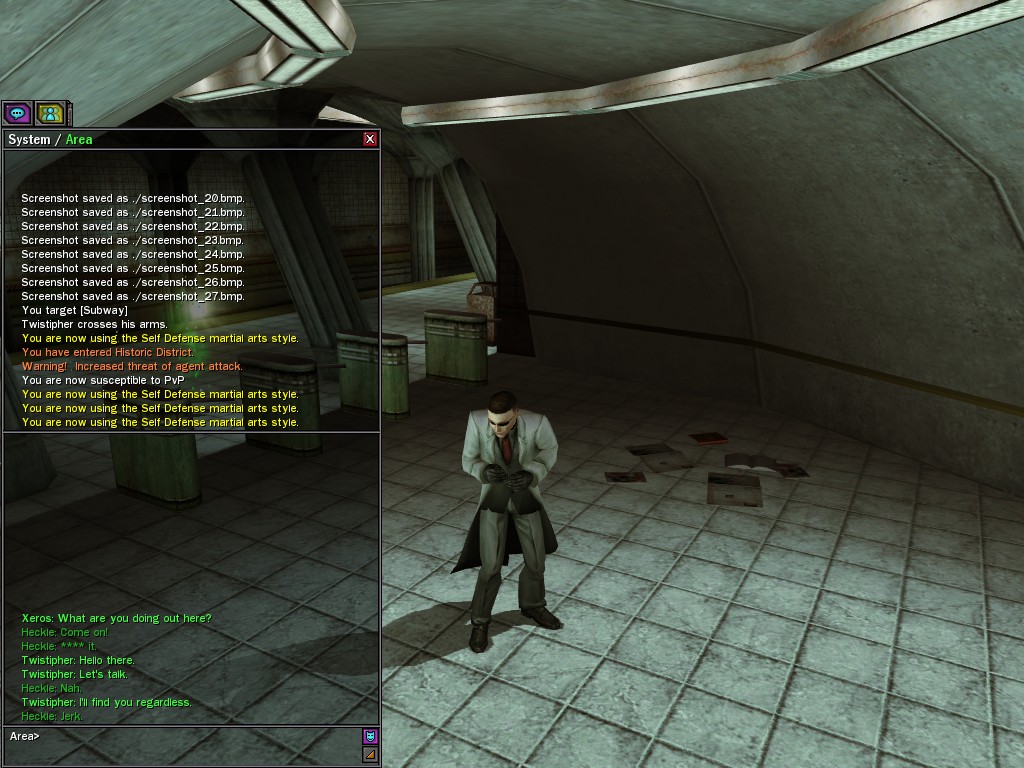Open the emote mask icon menu
The height and width of the screenshot is (768, 1024).
click(x=370, y=737)
